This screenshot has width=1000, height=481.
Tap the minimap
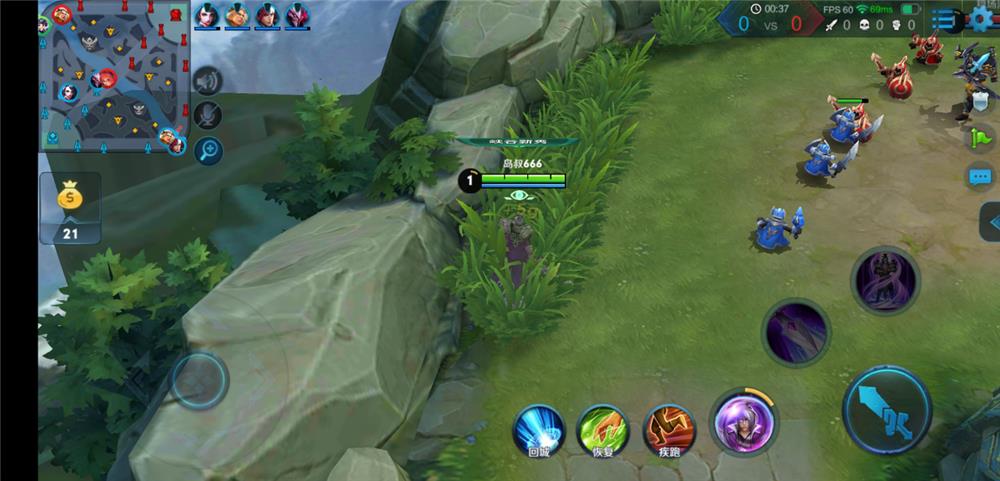point(113,77)
